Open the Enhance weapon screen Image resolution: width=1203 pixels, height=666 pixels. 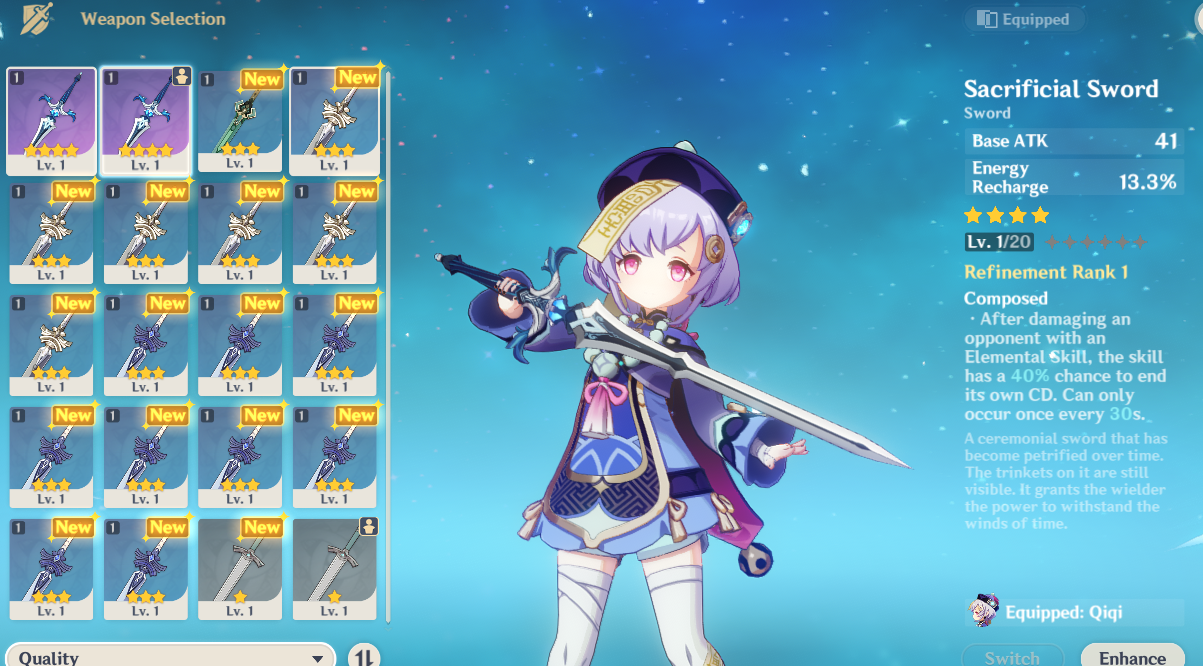click(1132, 656)
